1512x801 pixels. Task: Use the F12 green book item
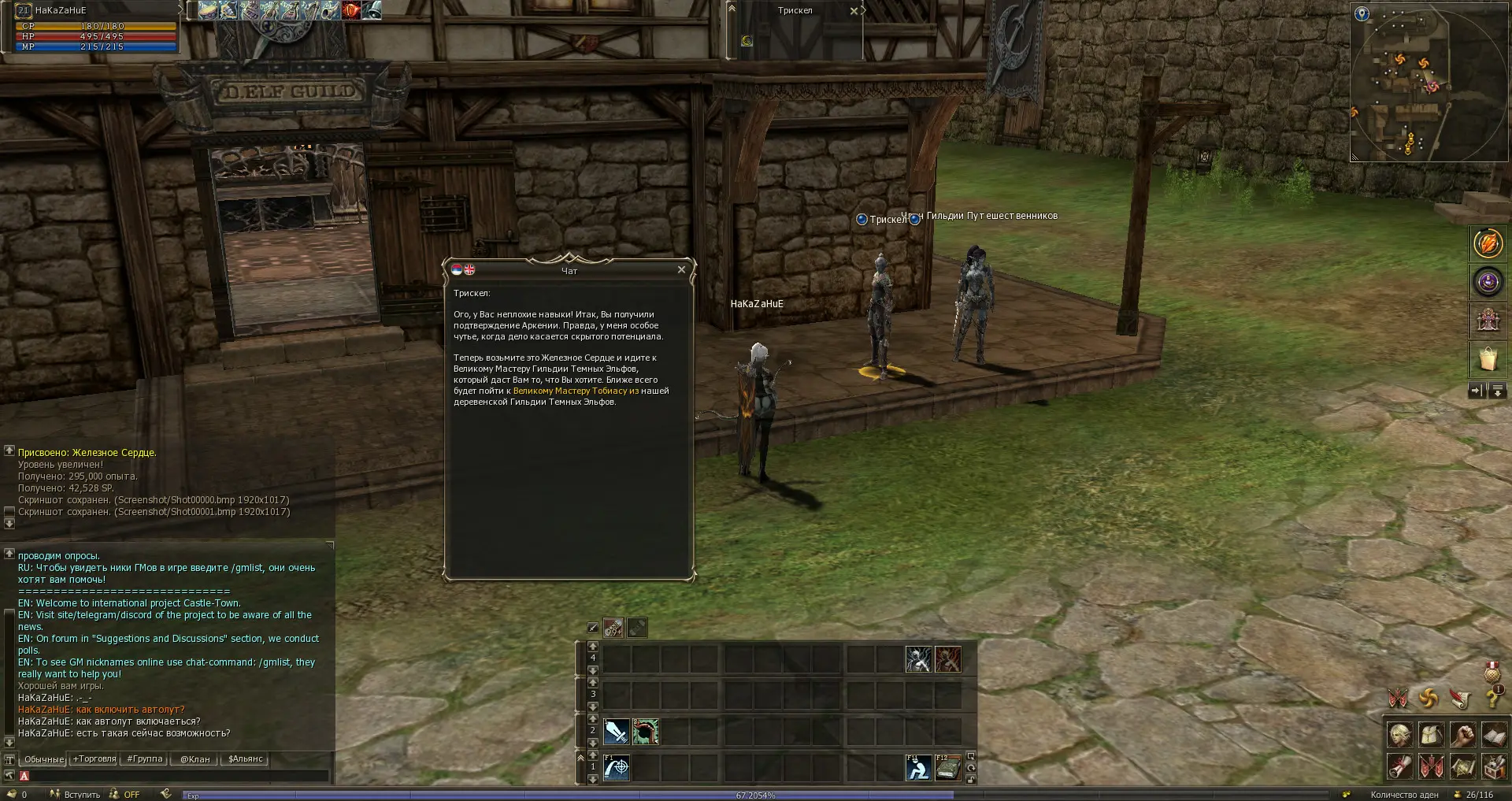click(947, 767)
